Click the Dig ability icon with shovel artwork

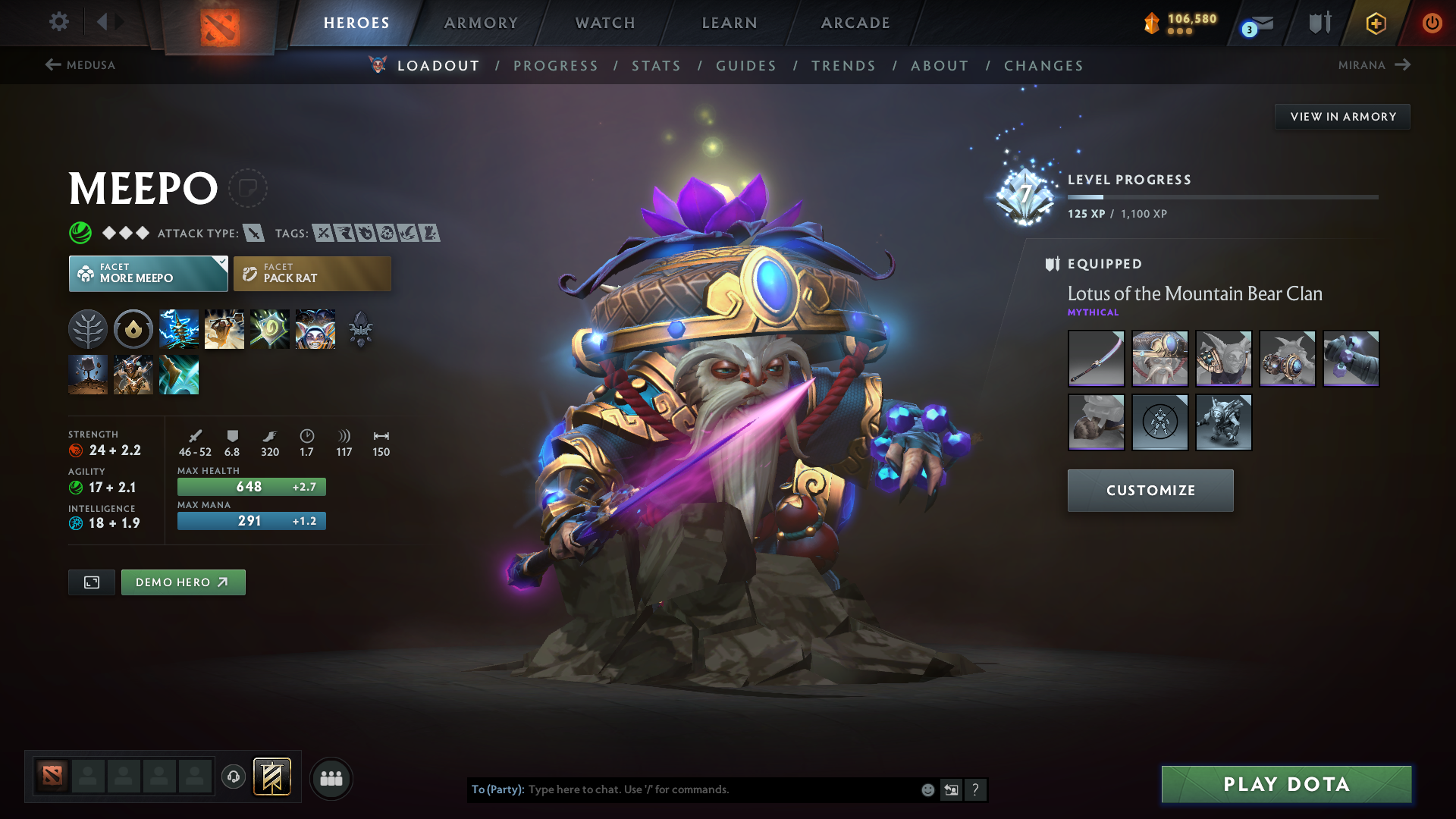(x=224, y=328)
